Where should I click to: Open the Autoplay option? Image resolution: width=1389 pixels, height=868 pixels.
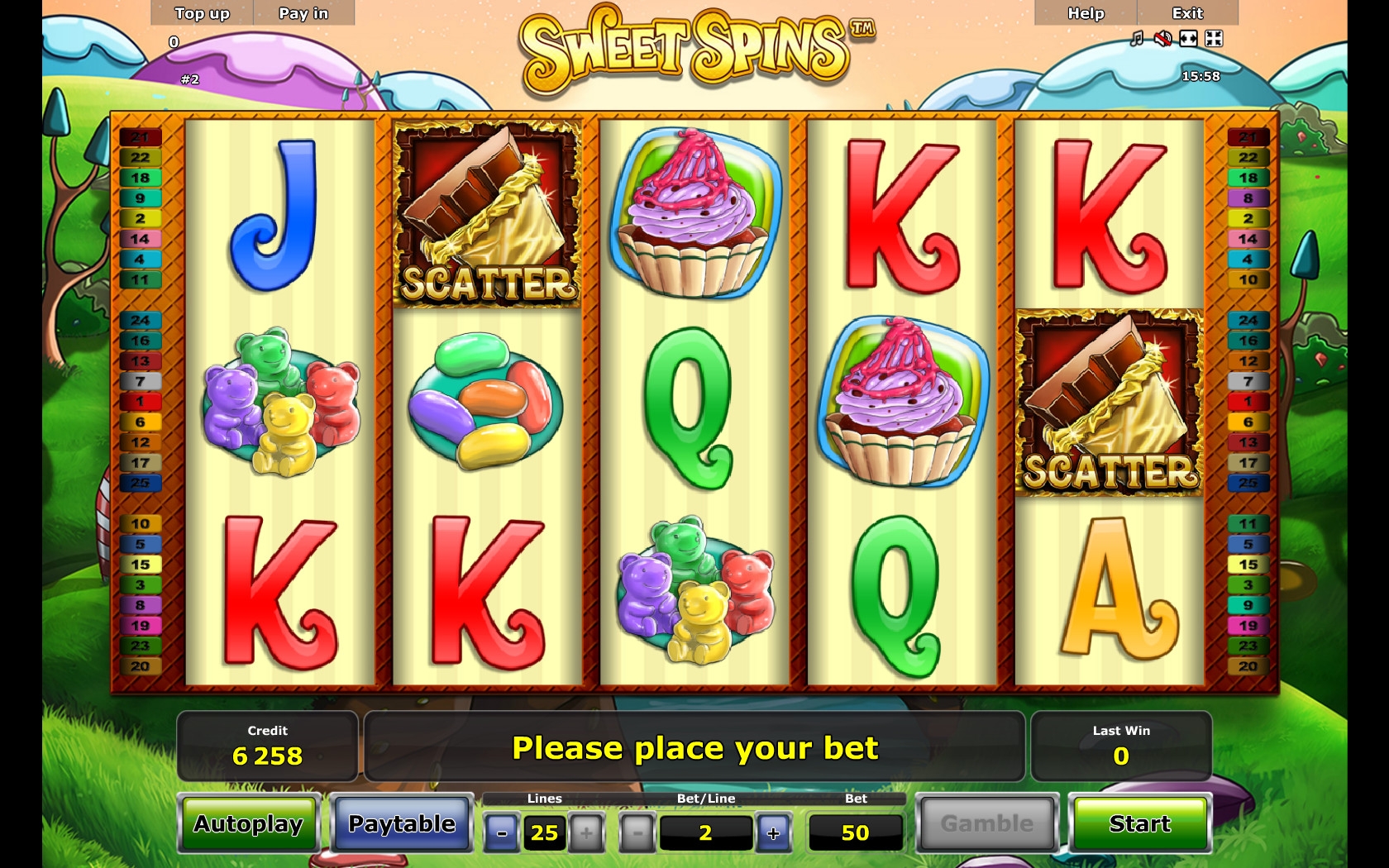tap(249, 823)
